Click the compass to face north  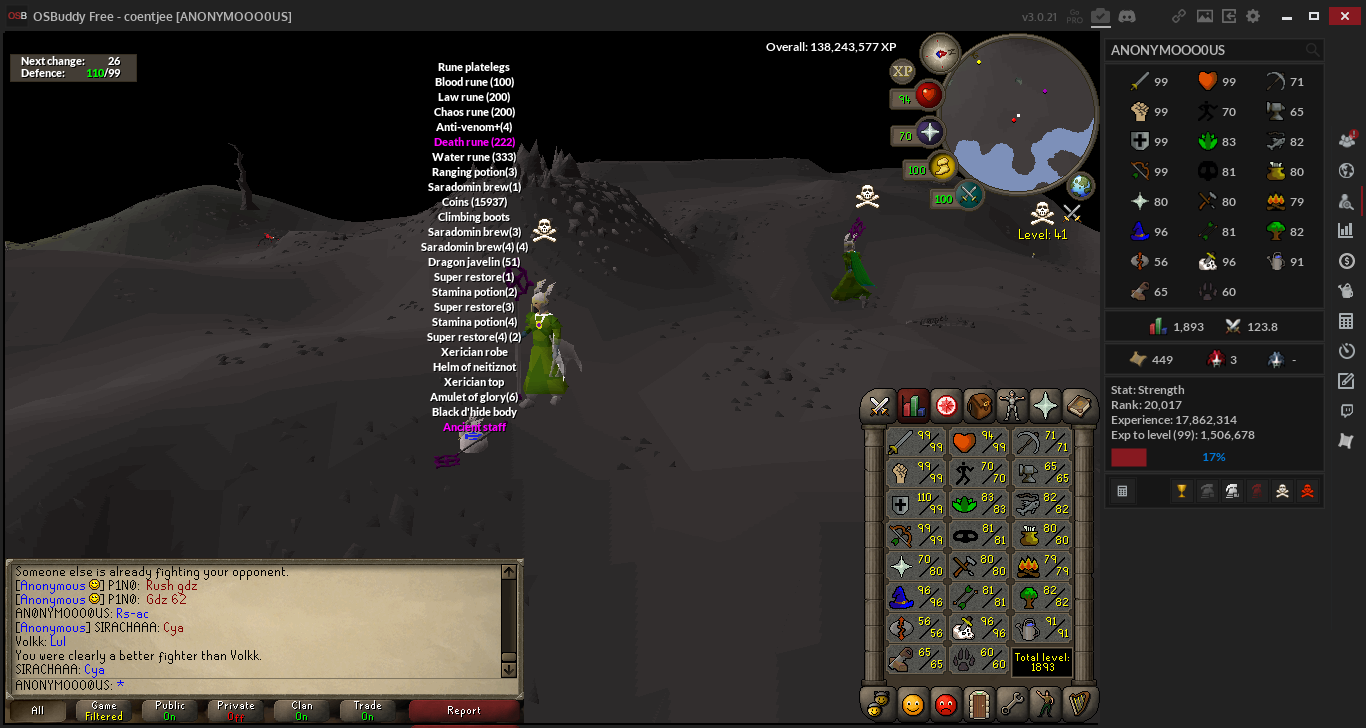(939, 52)
